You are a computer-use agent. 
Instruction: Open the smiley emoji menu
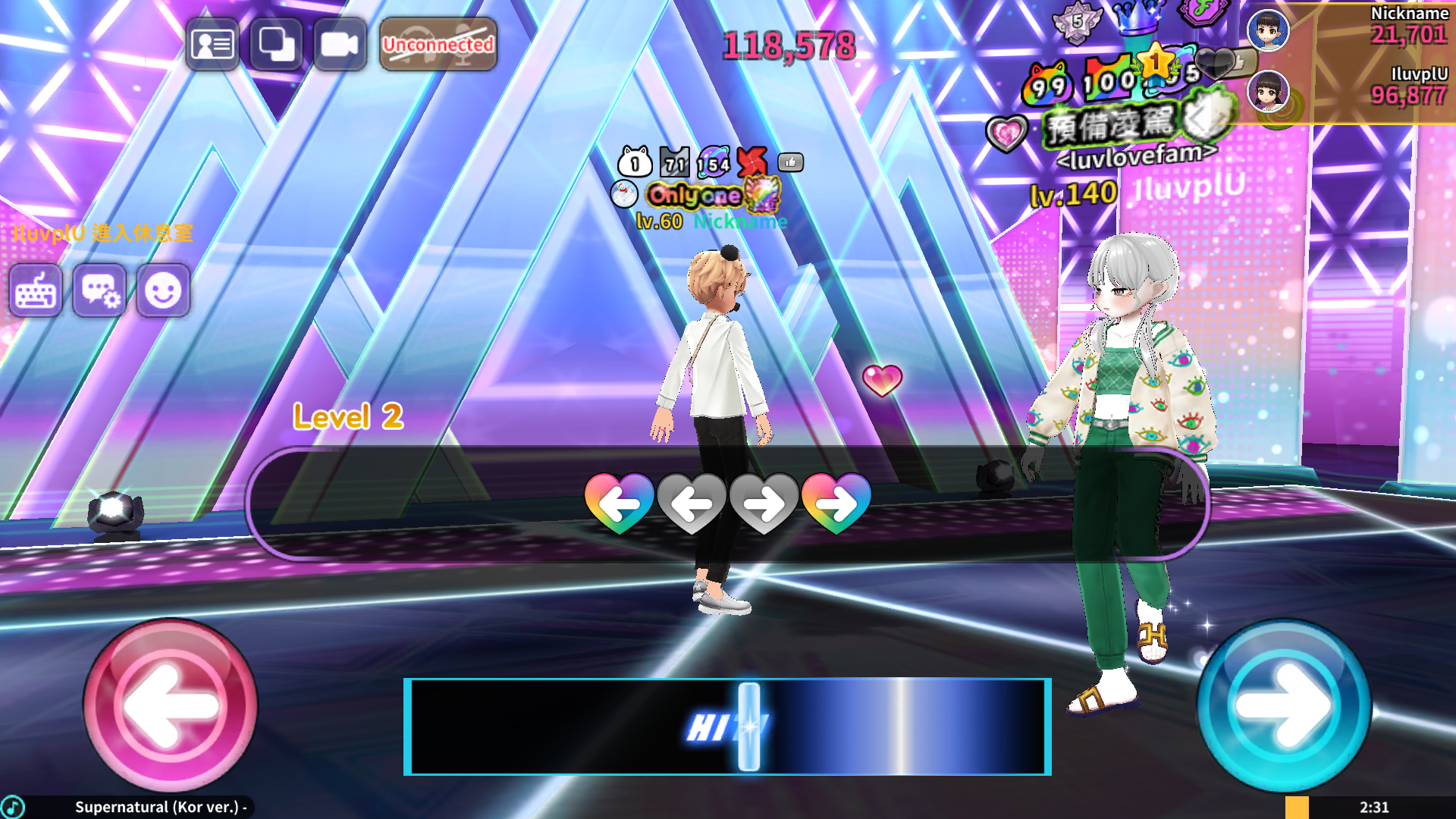point(163,290)
